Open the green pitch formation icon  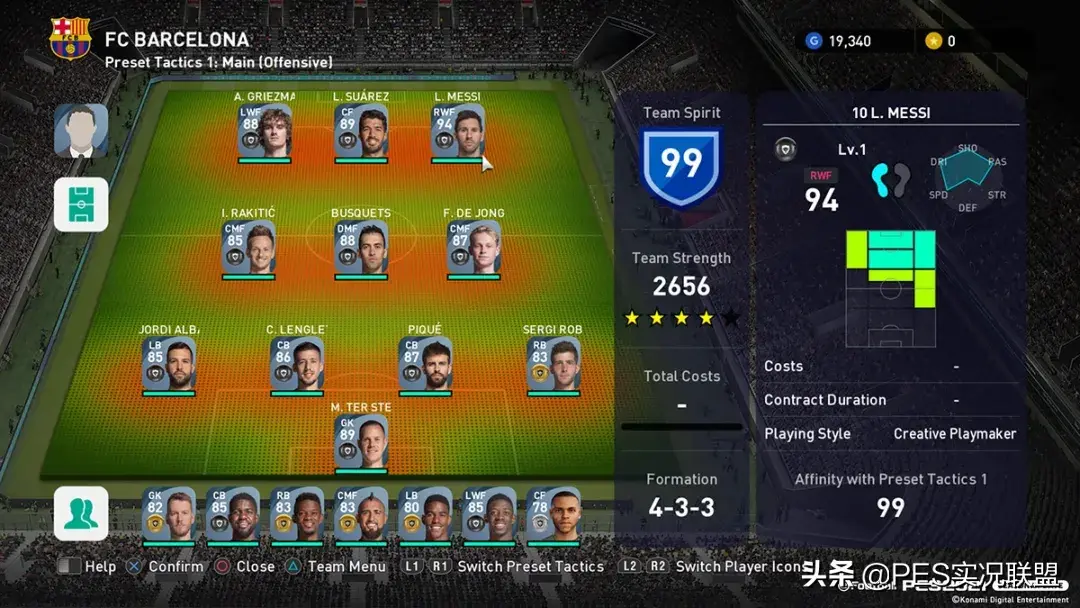click(81, 204)
